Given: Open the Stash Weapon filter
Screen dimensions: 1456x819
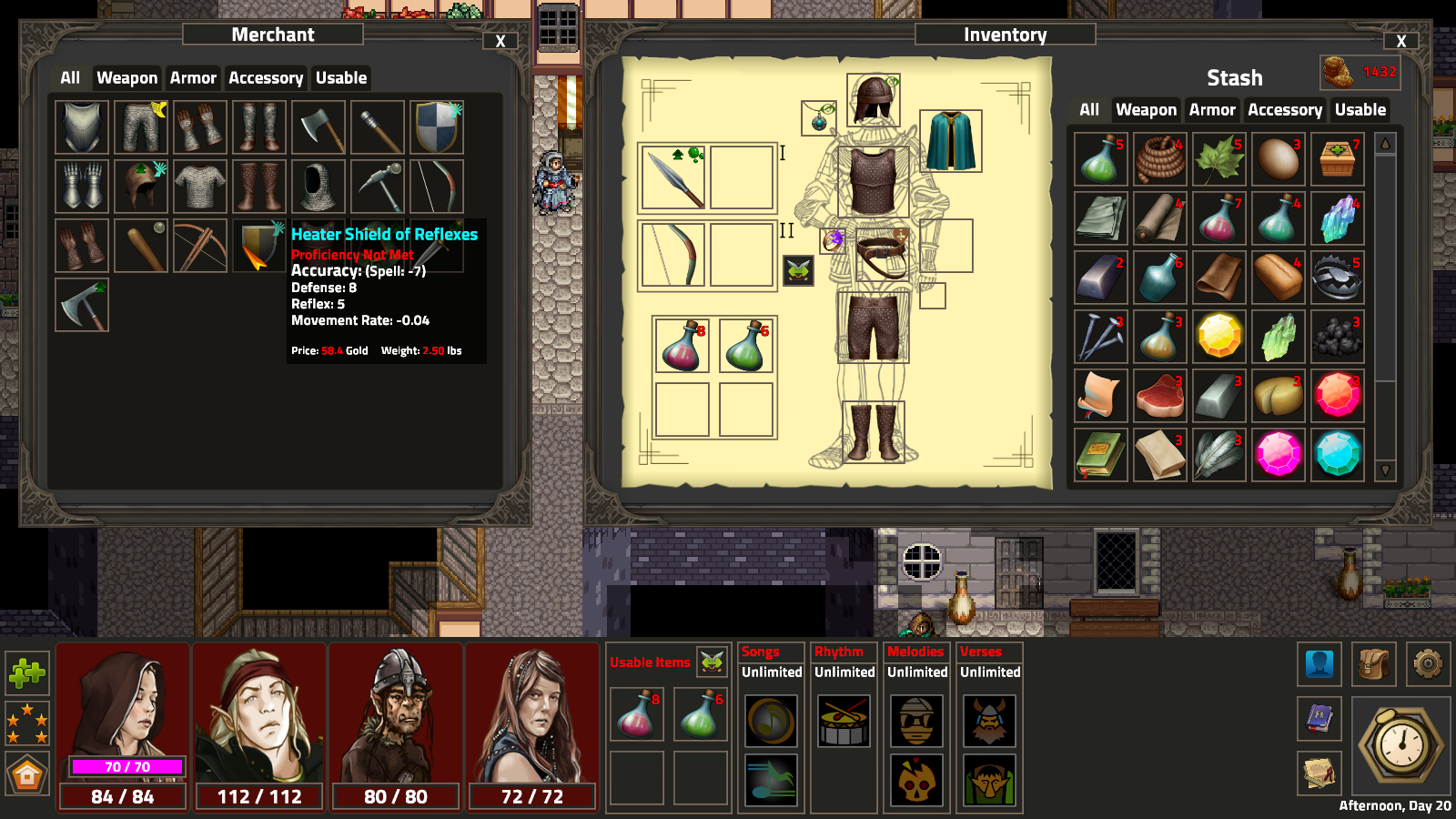Looking at the screenshot, I should [1146, 110].
